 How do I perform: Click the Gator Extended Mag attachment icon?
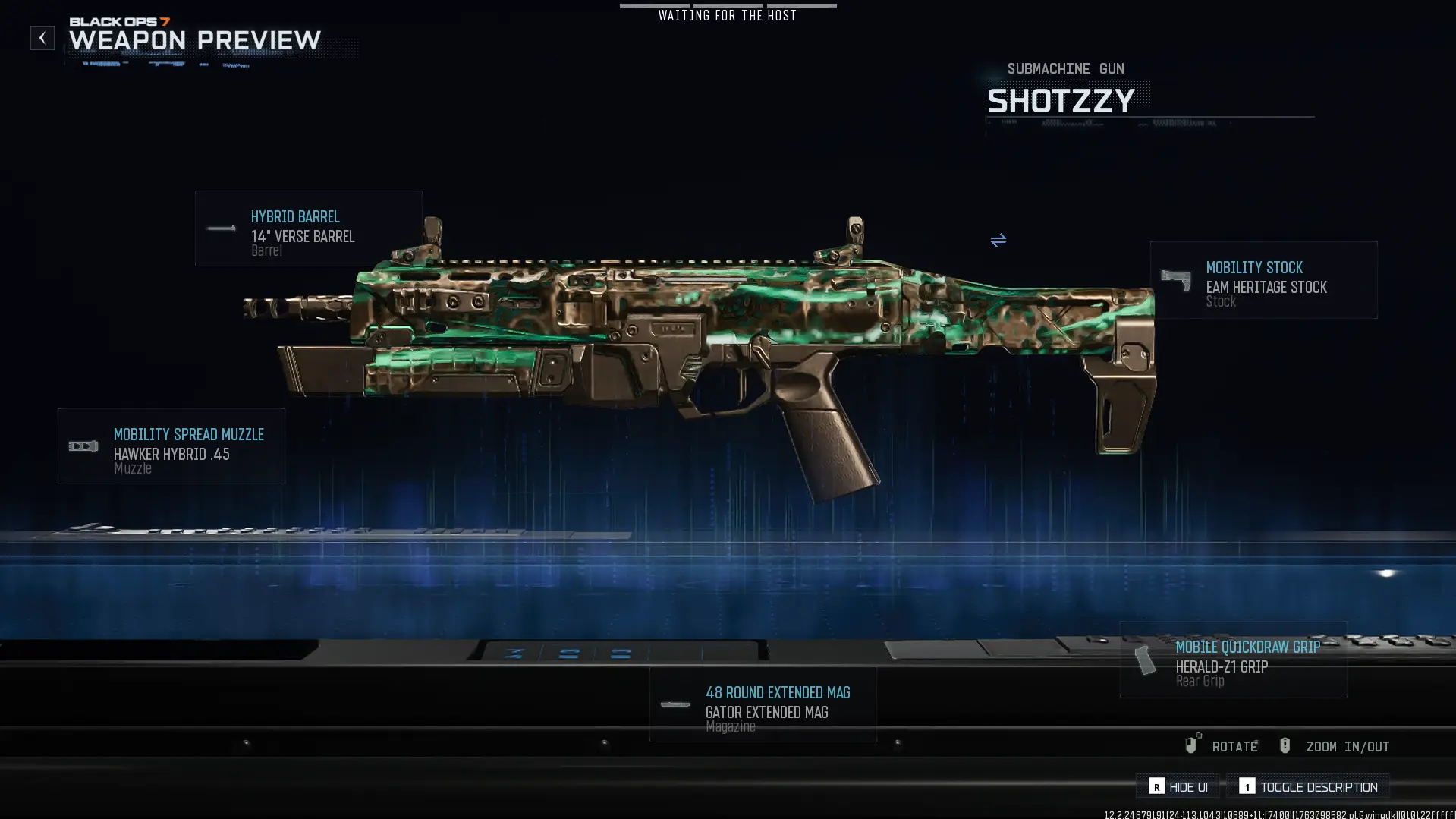click(675, 704)
